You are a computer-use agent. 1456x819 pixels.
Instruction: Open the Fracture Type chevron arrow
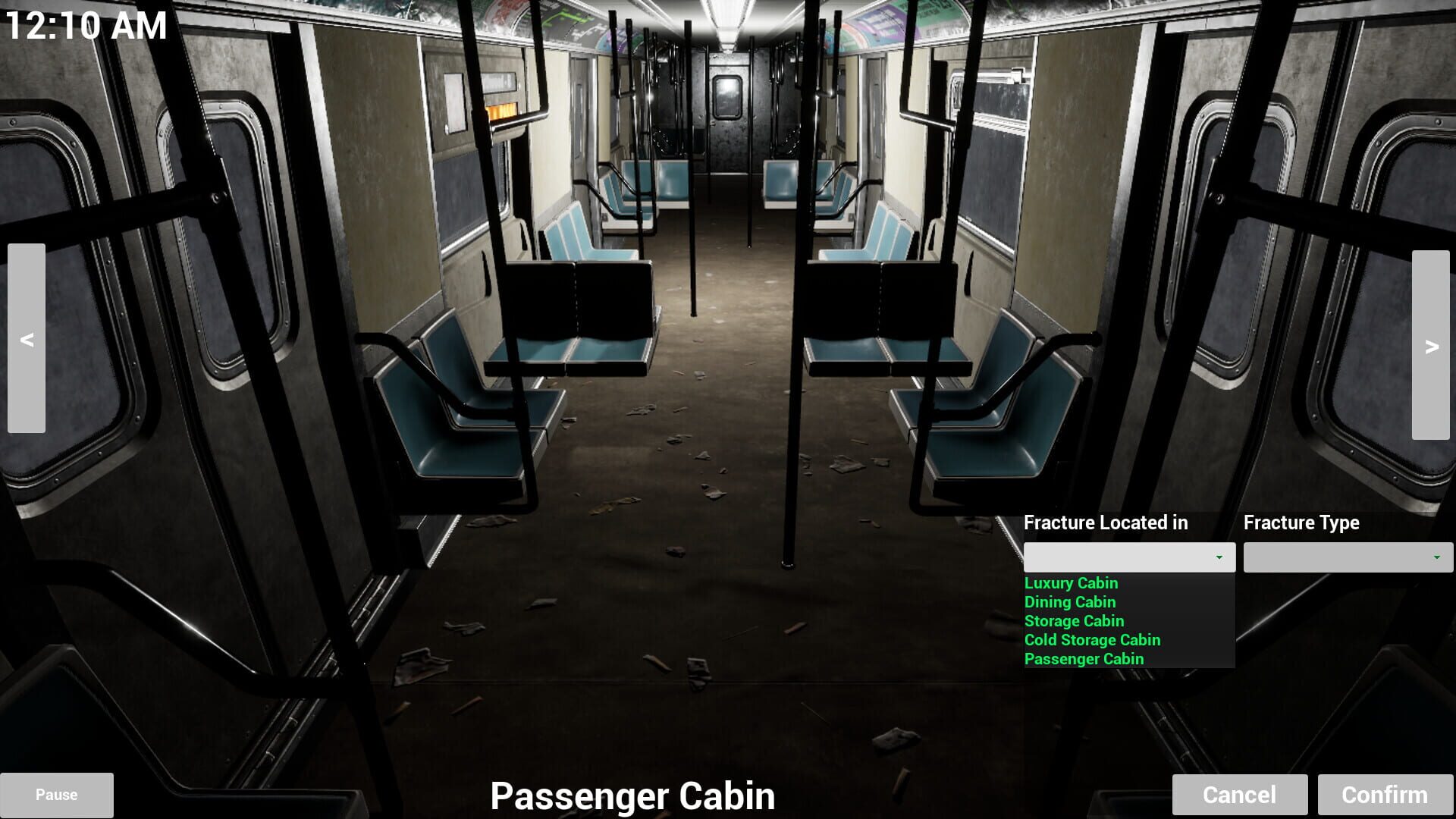coord(1437,557)
